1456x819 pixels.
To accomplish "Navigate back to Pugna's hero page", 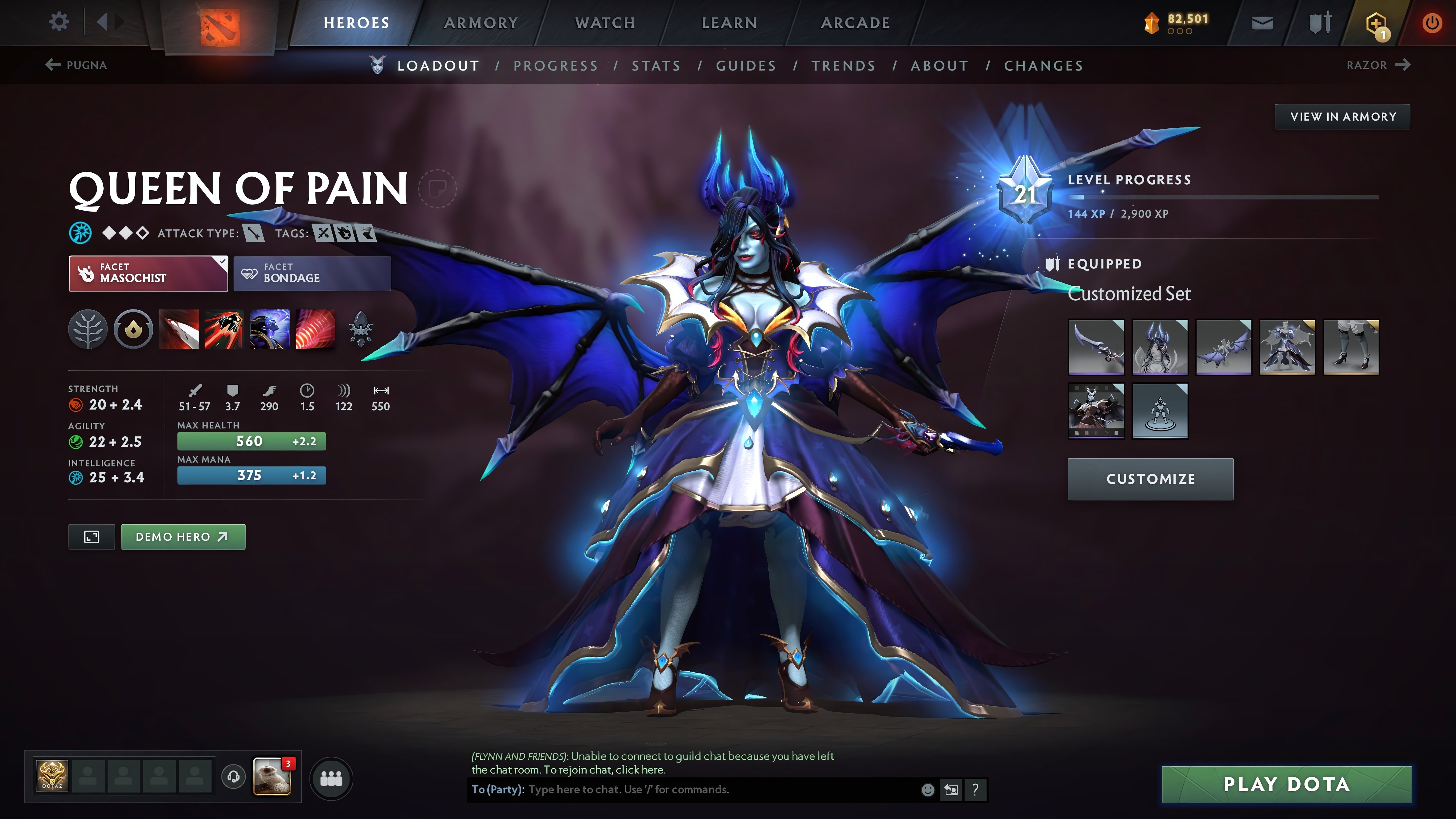I will 77,65.
